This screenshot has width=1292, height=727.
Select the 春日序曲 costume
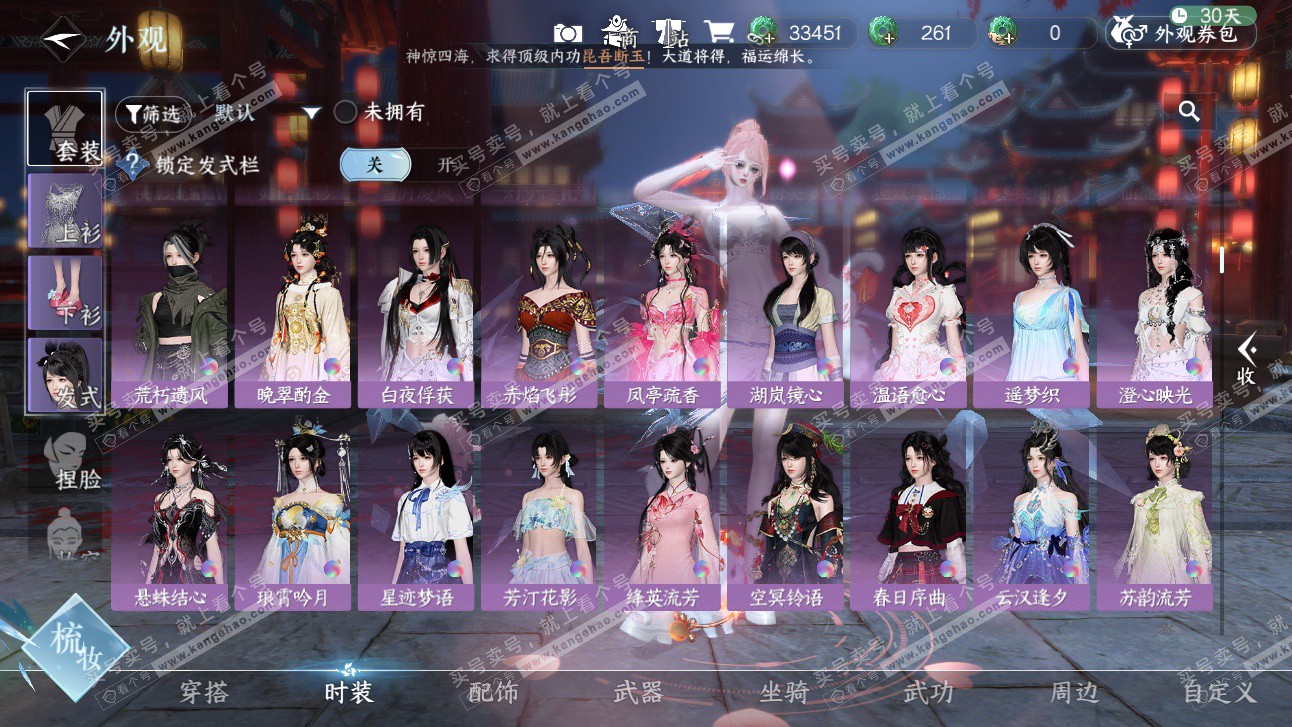point(909,515)
